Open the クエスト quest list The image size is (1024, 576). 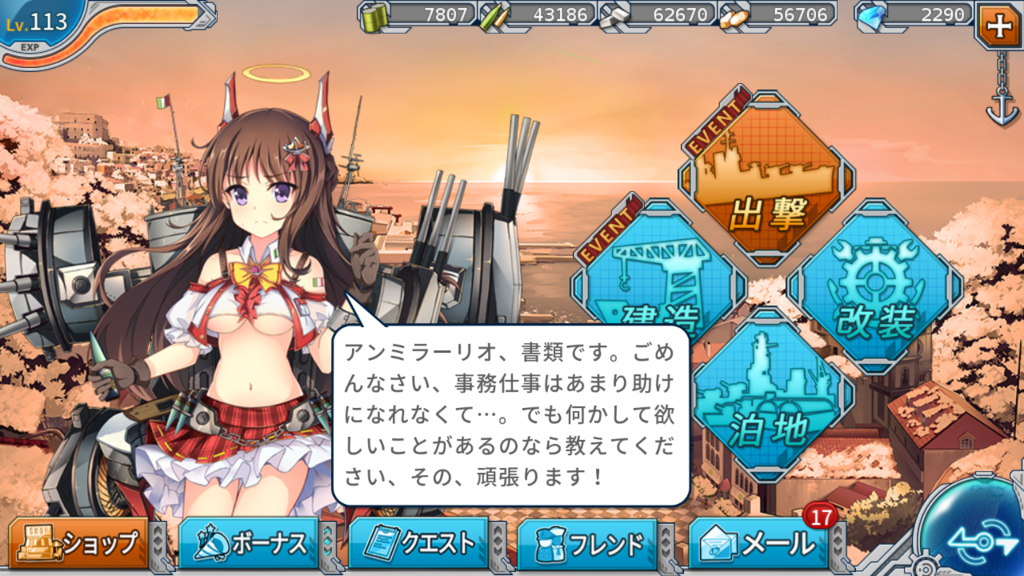[x=418, y=544]
